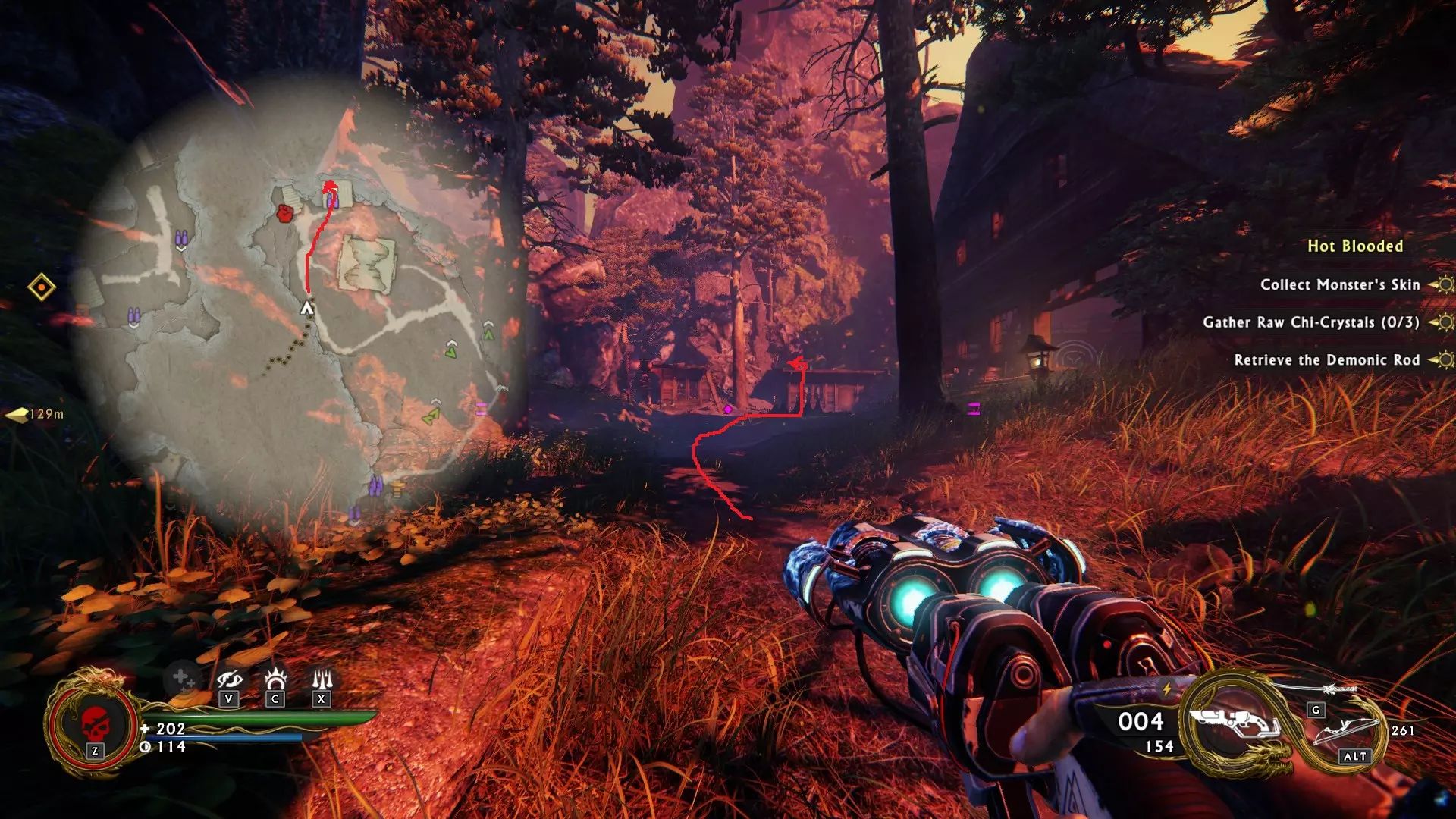The image size is (1456, 819).
Task: Activate the crossed-out eye vanish ability
Action: [229, 679]
